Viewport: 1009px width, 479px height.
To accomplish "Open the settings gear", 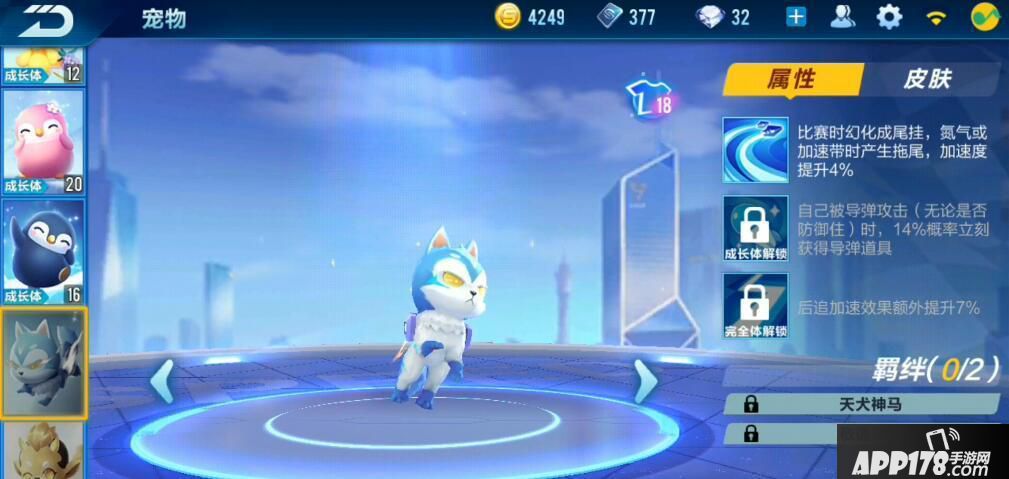I will 889,17.
